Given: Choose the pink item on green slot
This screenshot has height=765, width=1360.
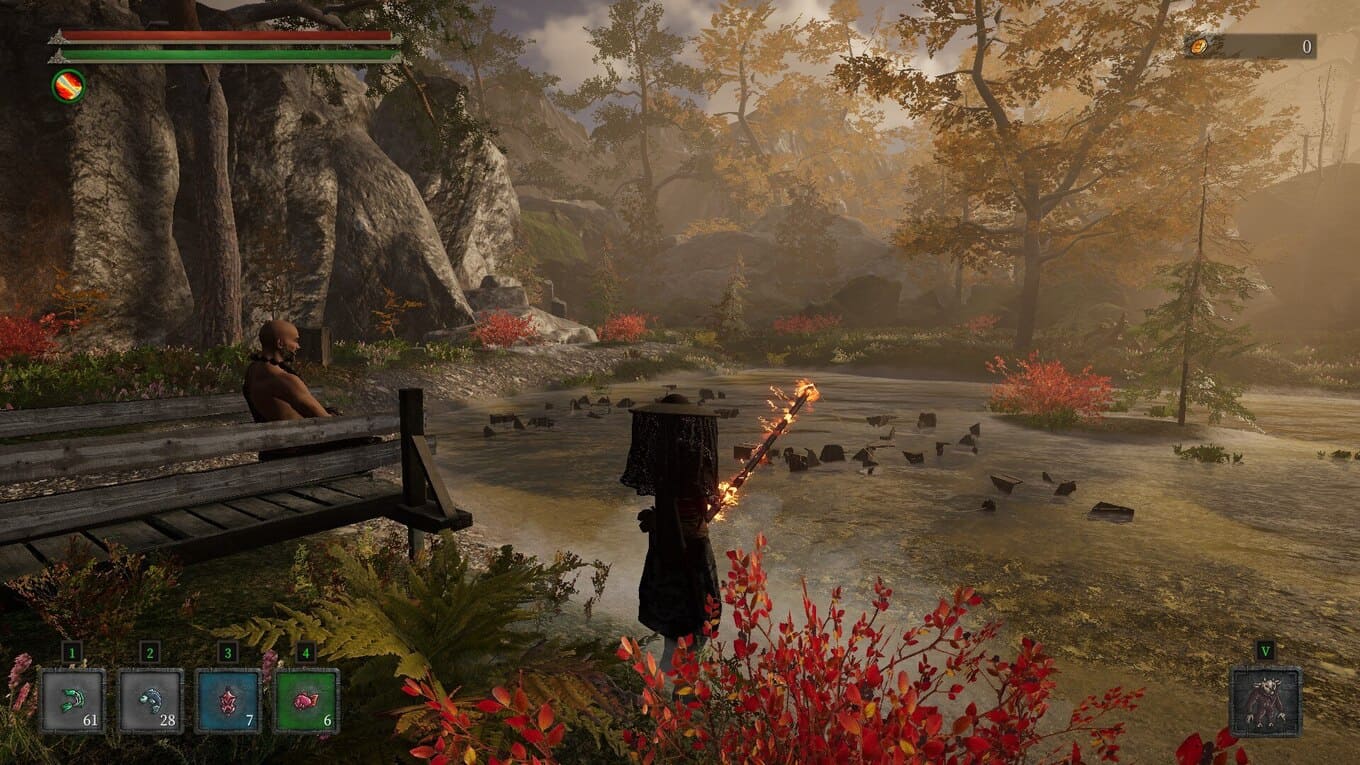Looking at the screenshot, I should [x=306, y=700].
